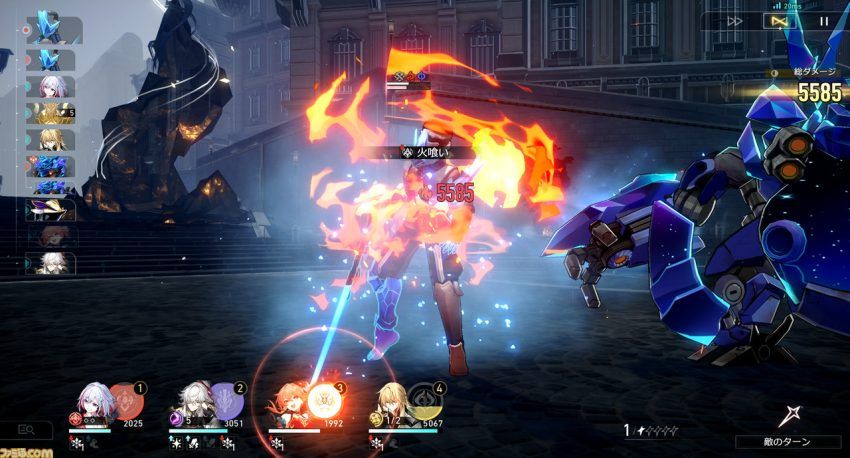Screen dimensions: 850x458
Task: Turn off the highlighted auto-battle button
Action: pos(778,20)
